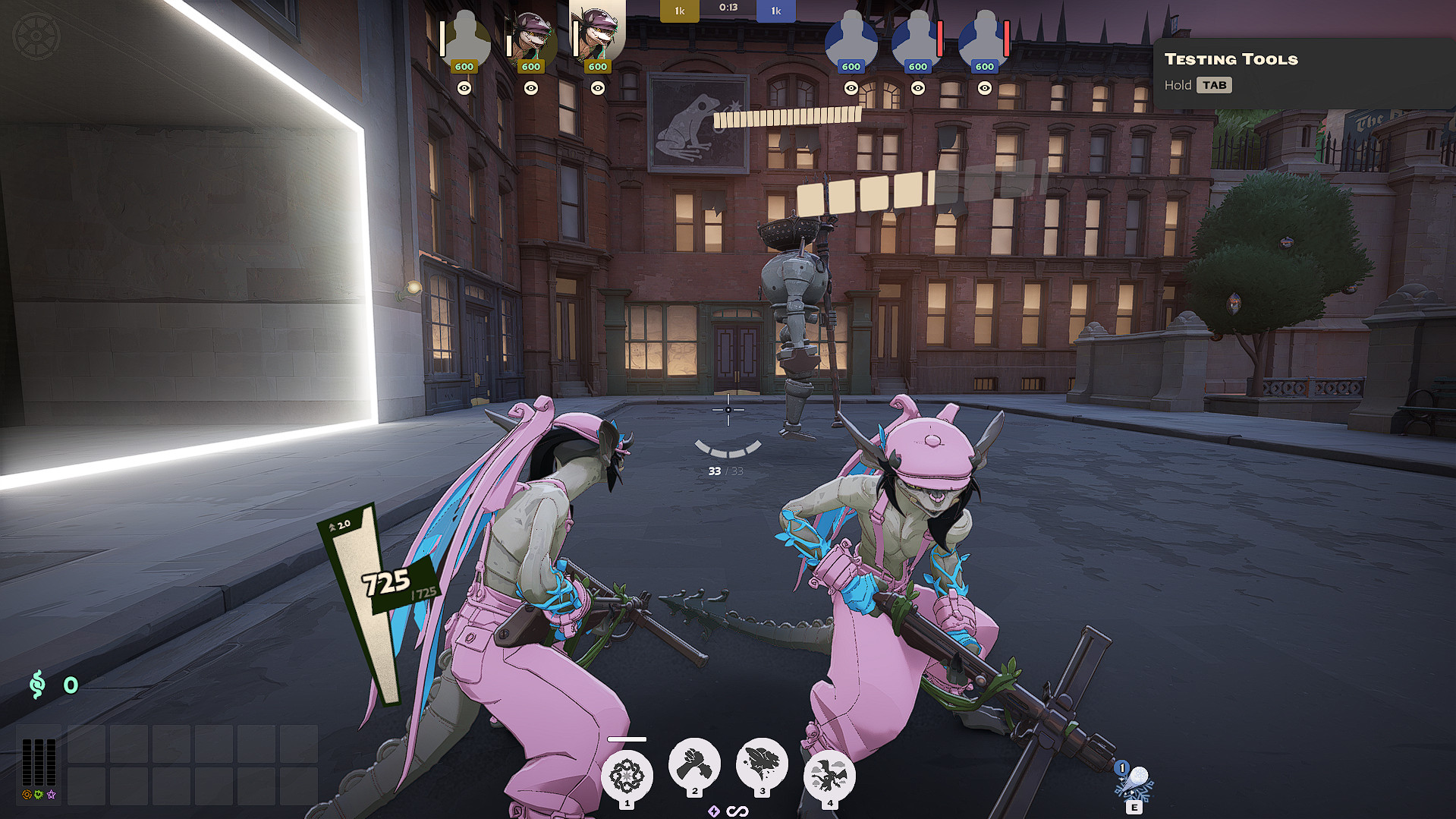Click the orange weapon stat icon

click(x=27, y=795)
